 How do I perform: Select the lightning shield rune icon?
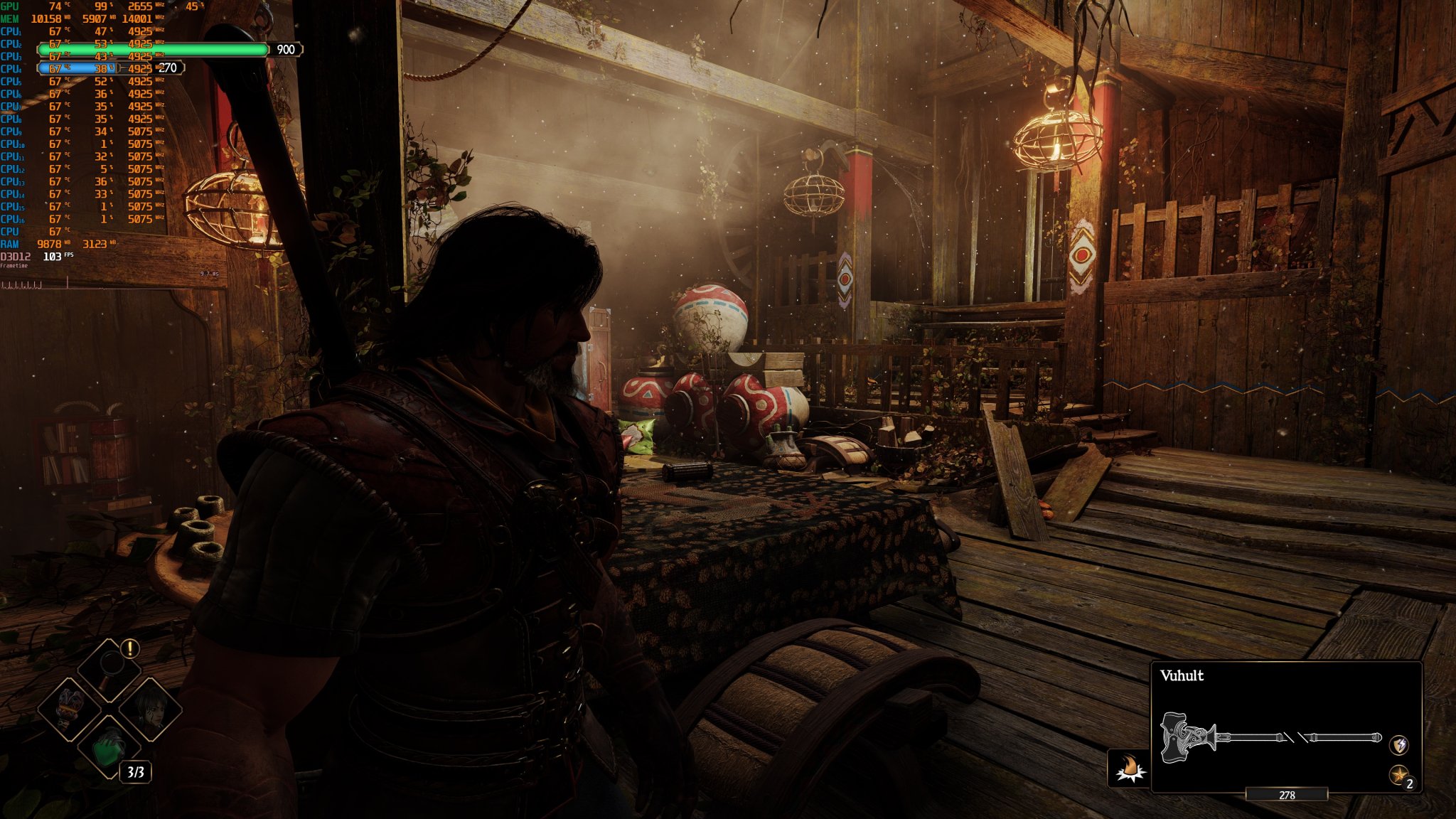coord(1399,744)
